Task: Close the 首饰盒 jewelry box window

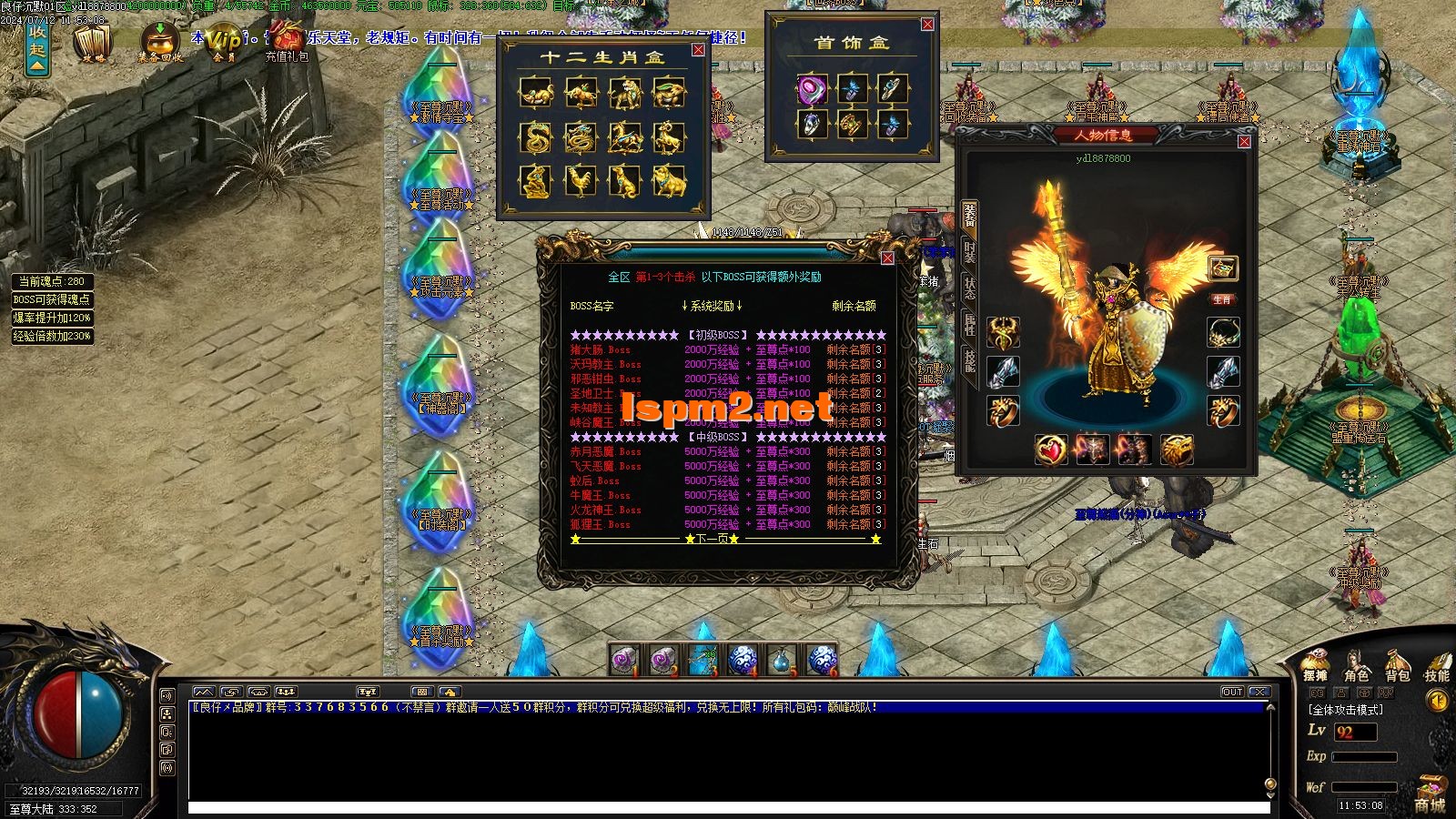Action: 927,25
